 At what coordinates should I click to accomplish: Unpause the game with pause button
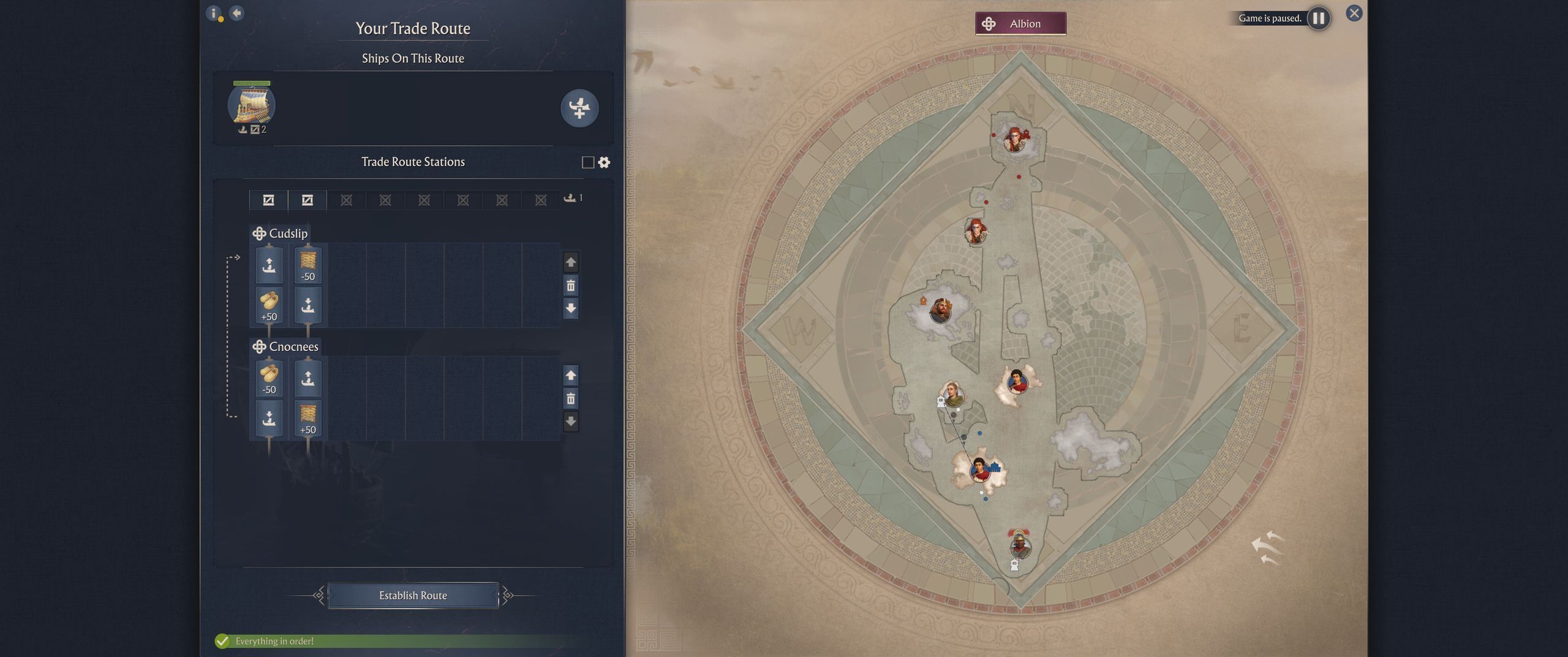pyautogui.click(x=1318, y=18)
